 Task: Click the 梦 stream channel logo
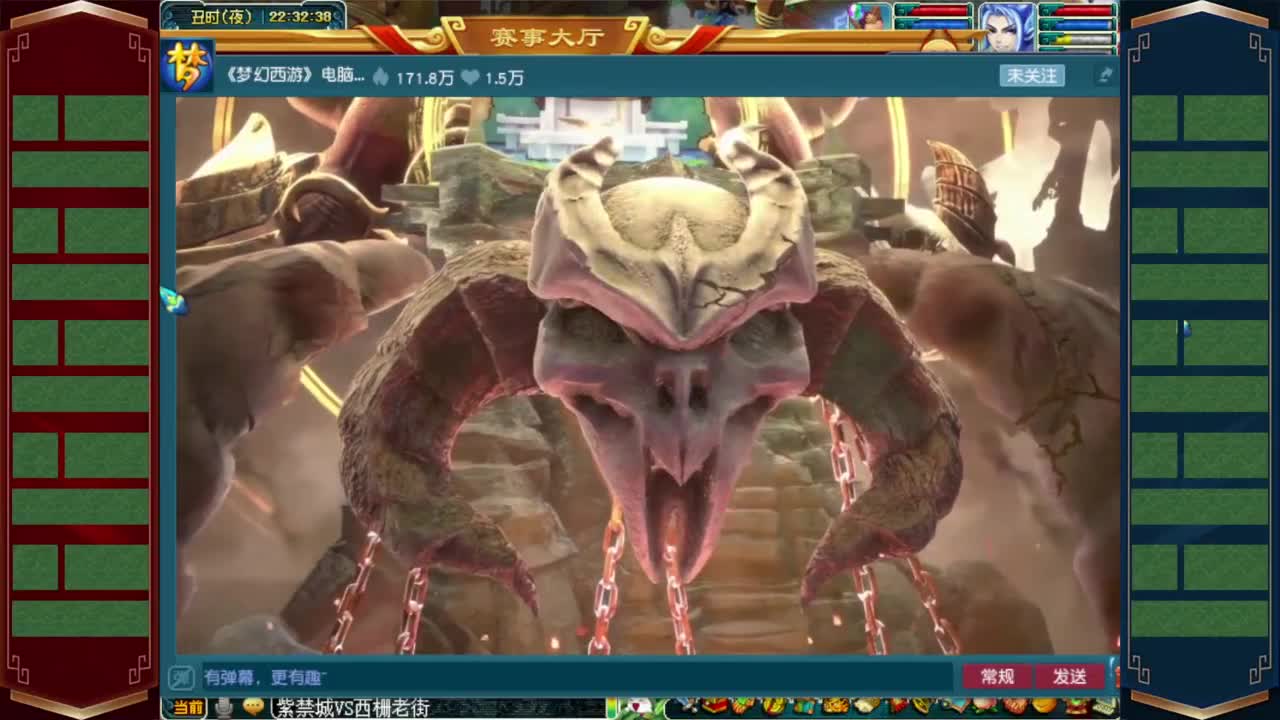click(185, 72)
